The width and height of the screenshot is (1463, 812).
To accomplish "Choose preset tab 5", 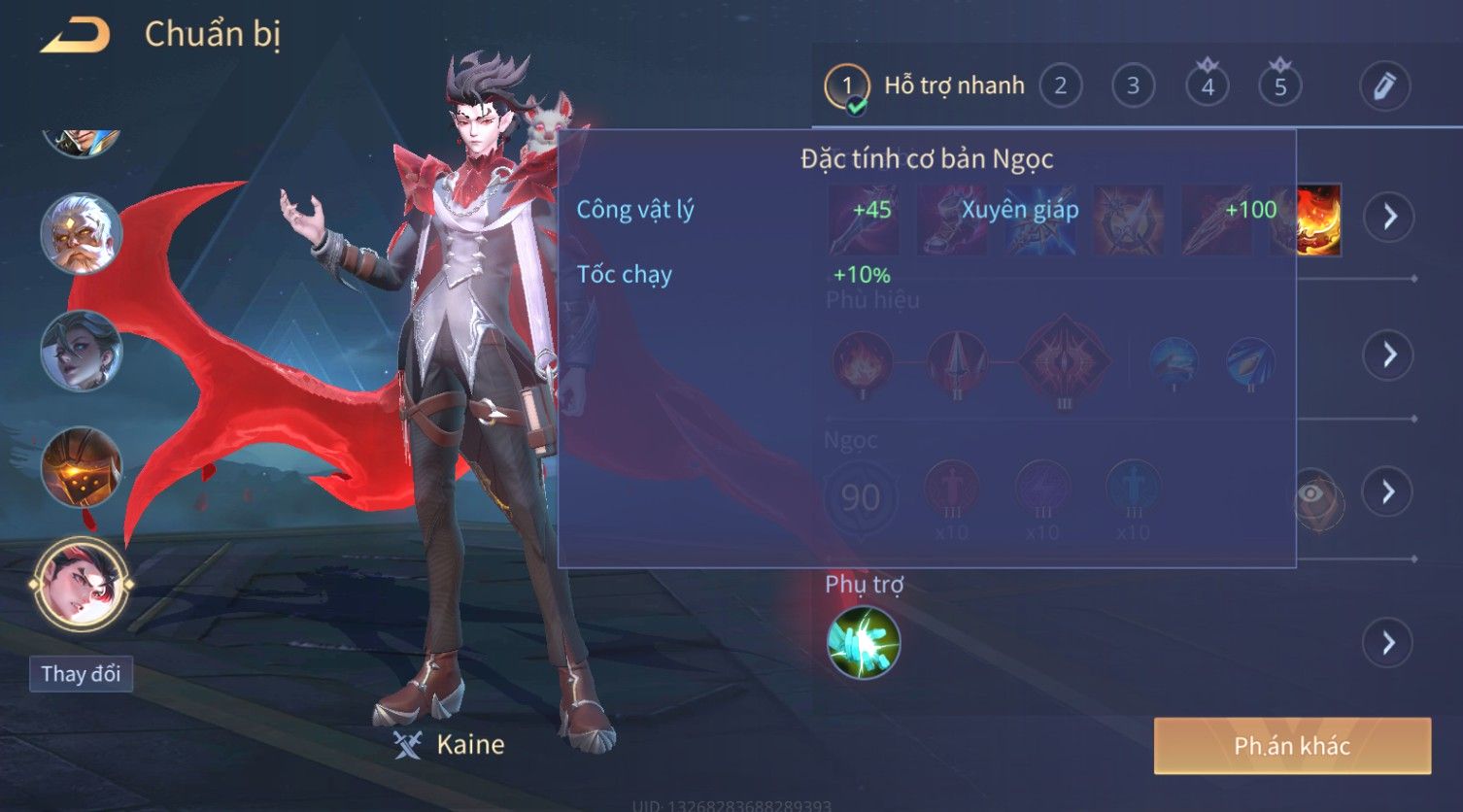I will point(1280,87).
